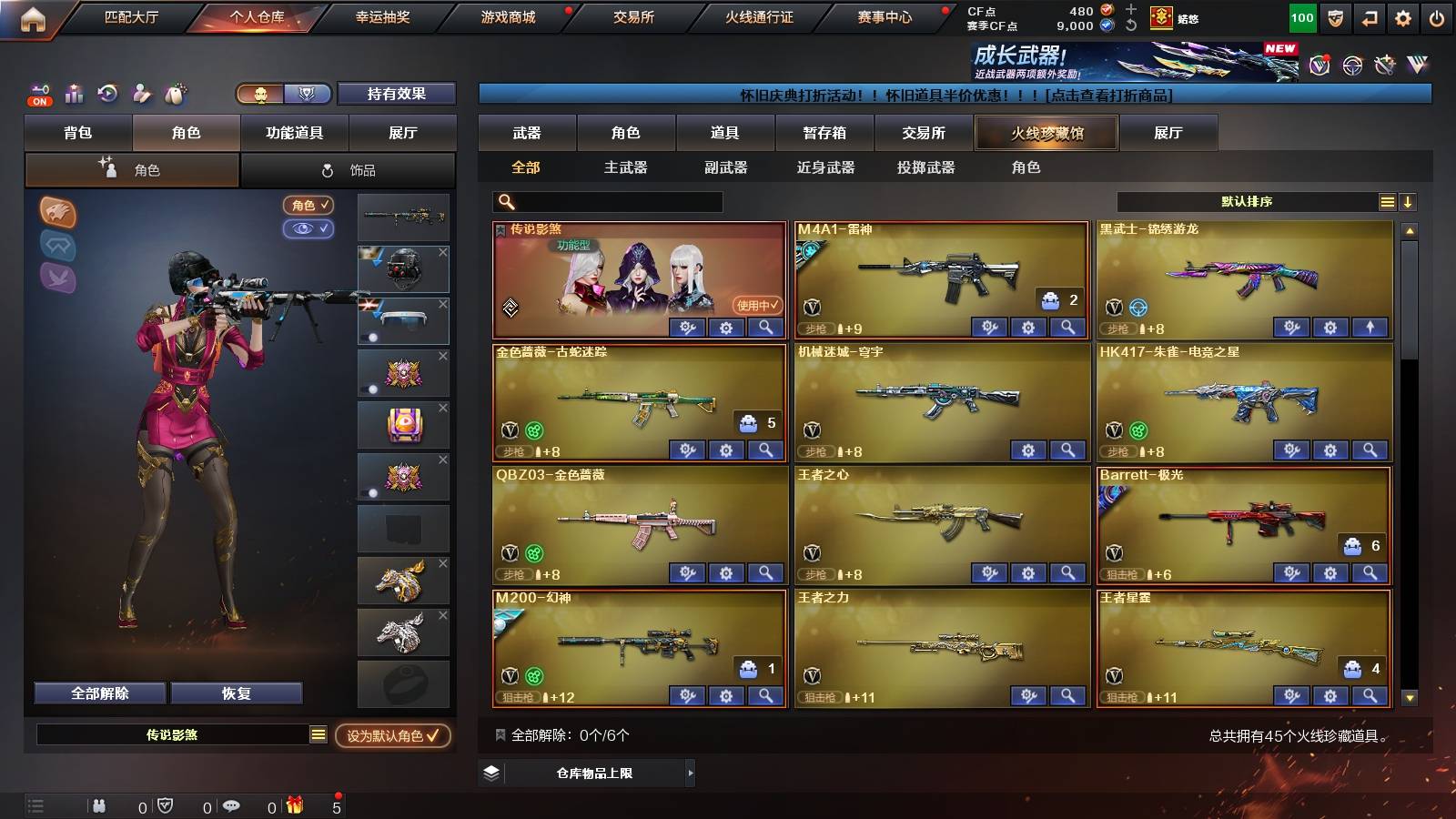Open the wrench customization icon near growth weapon banner
Image resolution: width=1456 pixels, height=819 pixels.
(x=1385, y=66)
